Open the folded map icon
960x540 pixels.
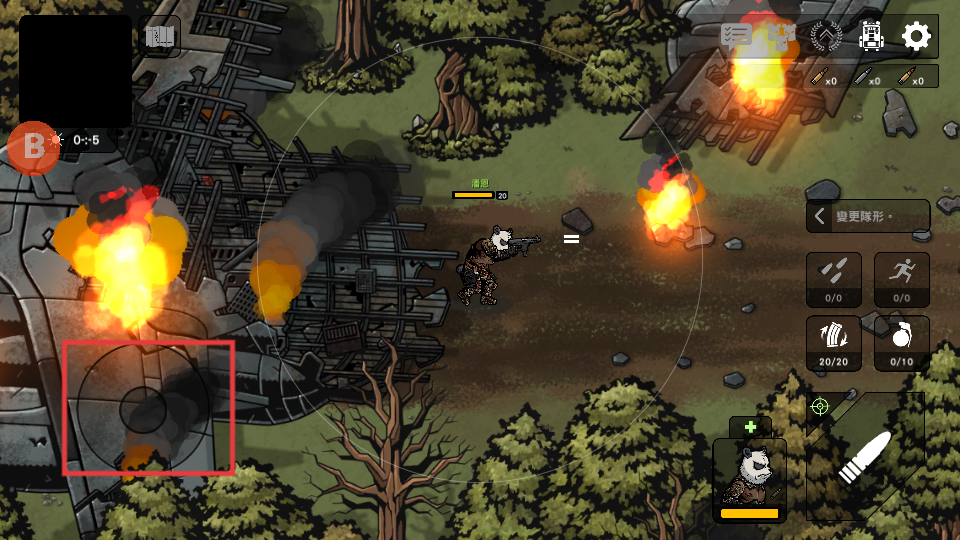(x=160, y=38)
